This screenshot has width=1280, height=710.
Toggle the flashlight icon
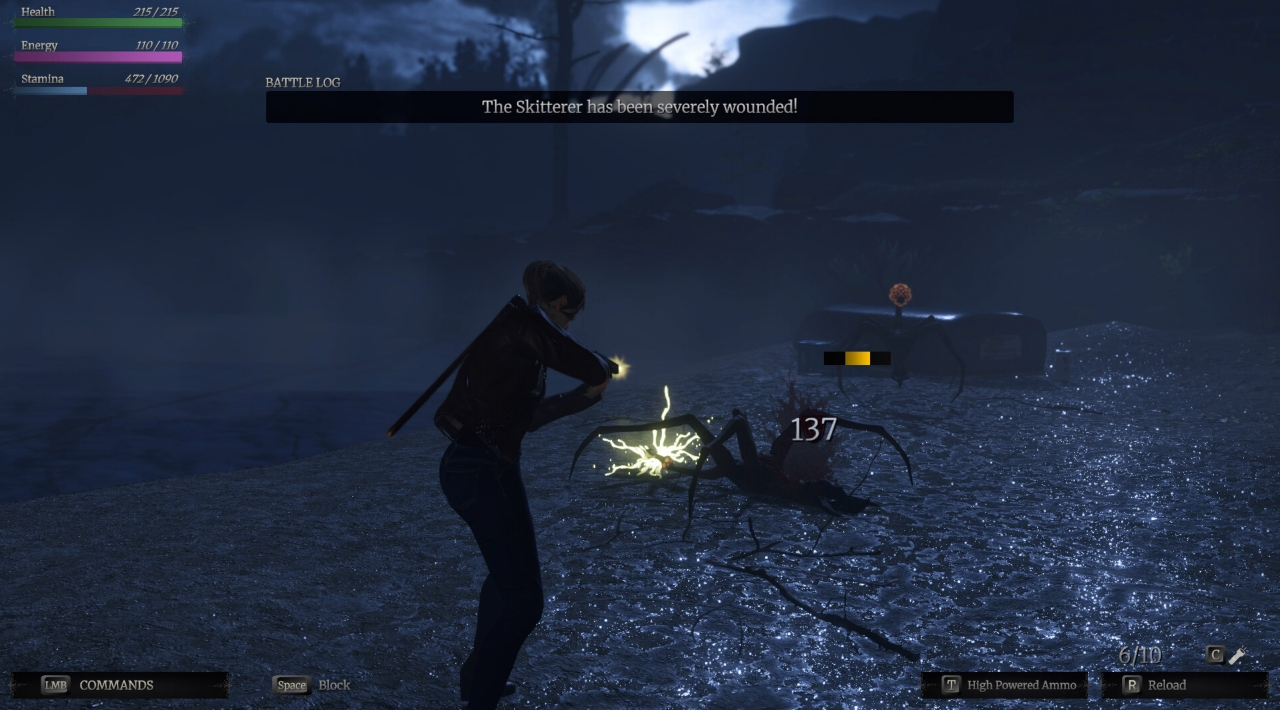[1237, 656]
